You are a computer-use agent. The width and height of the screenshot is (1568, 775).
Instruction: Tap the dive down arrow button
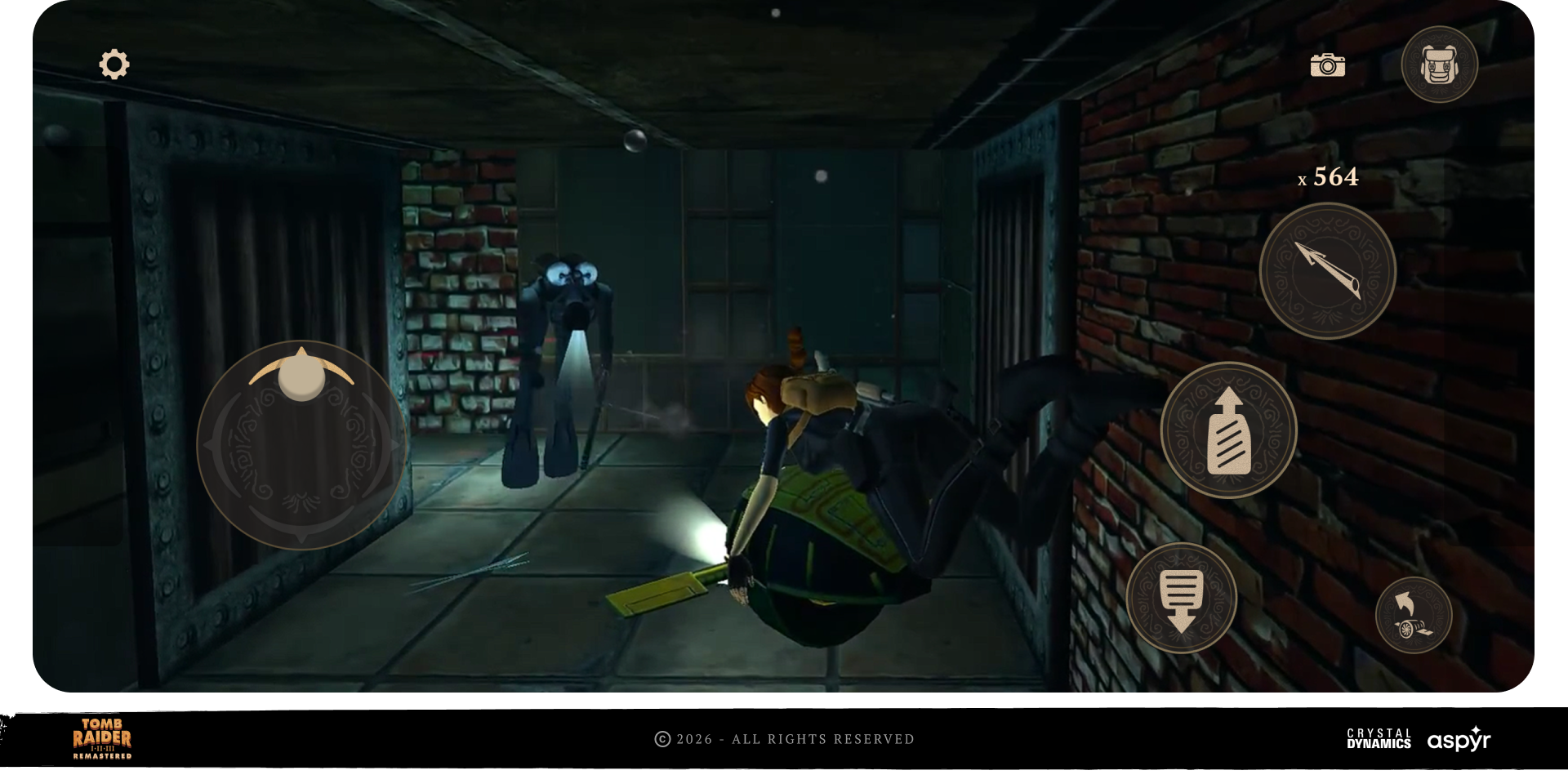1181,599
